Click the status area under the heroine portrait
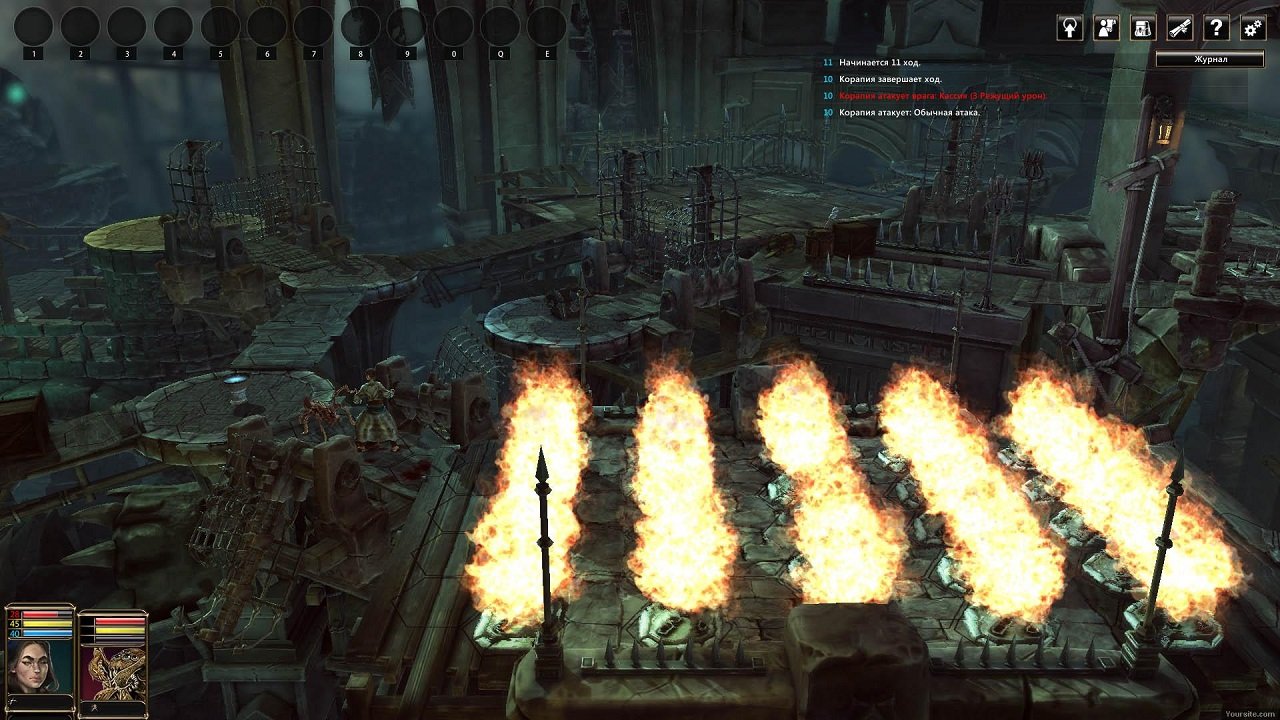The width and height of the screenshot is (1280, 720). 38,701
